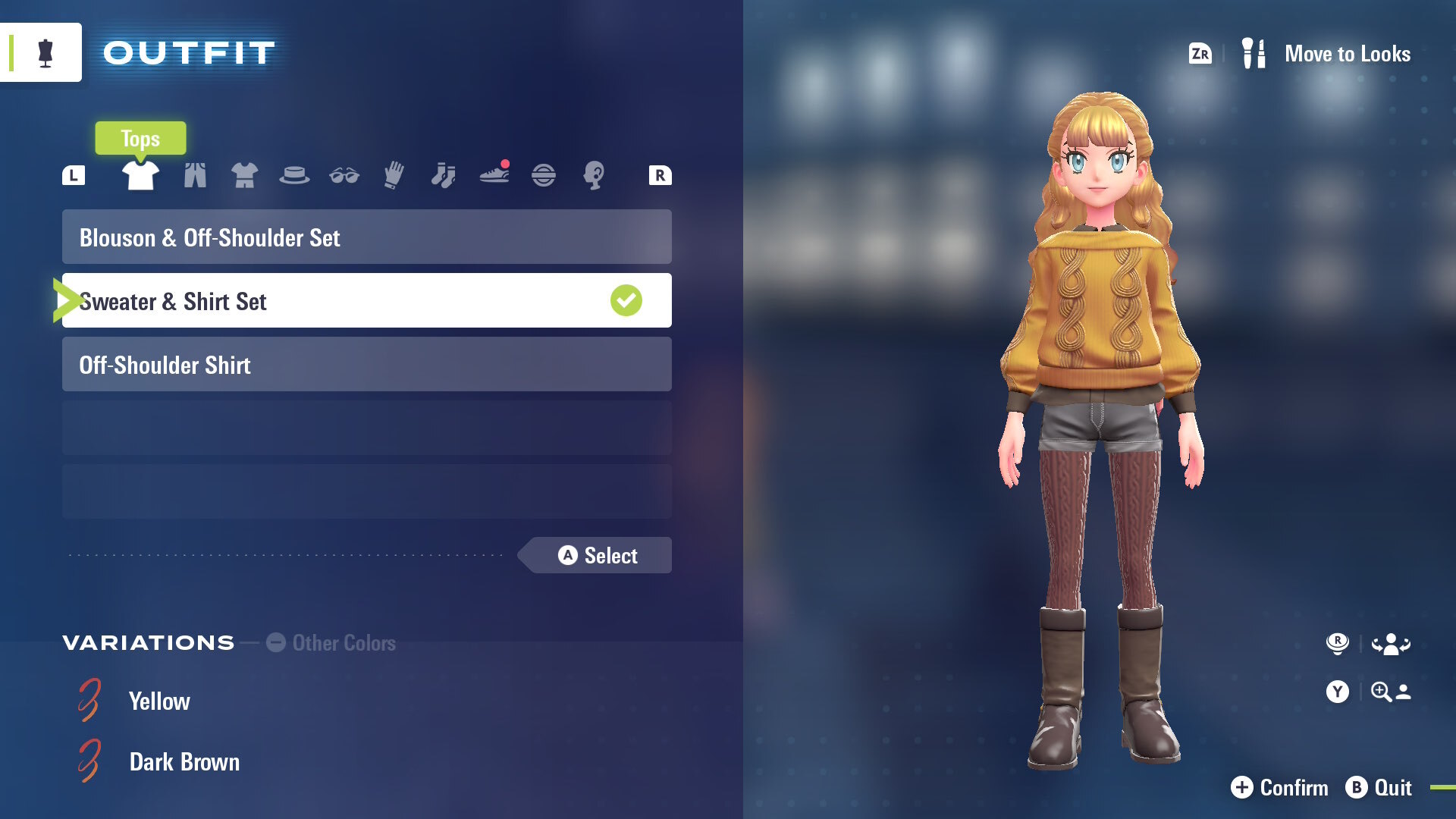Screen dimensions: 1456x819
Task: Select the sneaker shoes category
Action: coord(494,175)
